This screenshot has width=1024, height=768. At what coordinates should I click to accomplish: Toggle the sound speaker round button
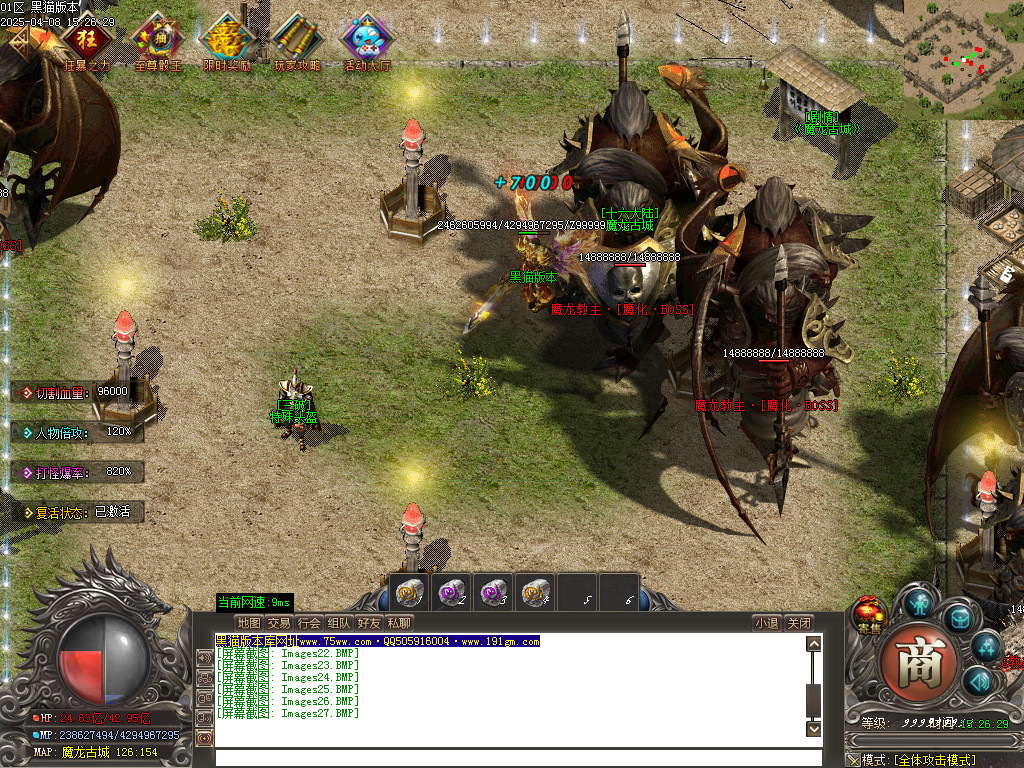click(977, 682)
